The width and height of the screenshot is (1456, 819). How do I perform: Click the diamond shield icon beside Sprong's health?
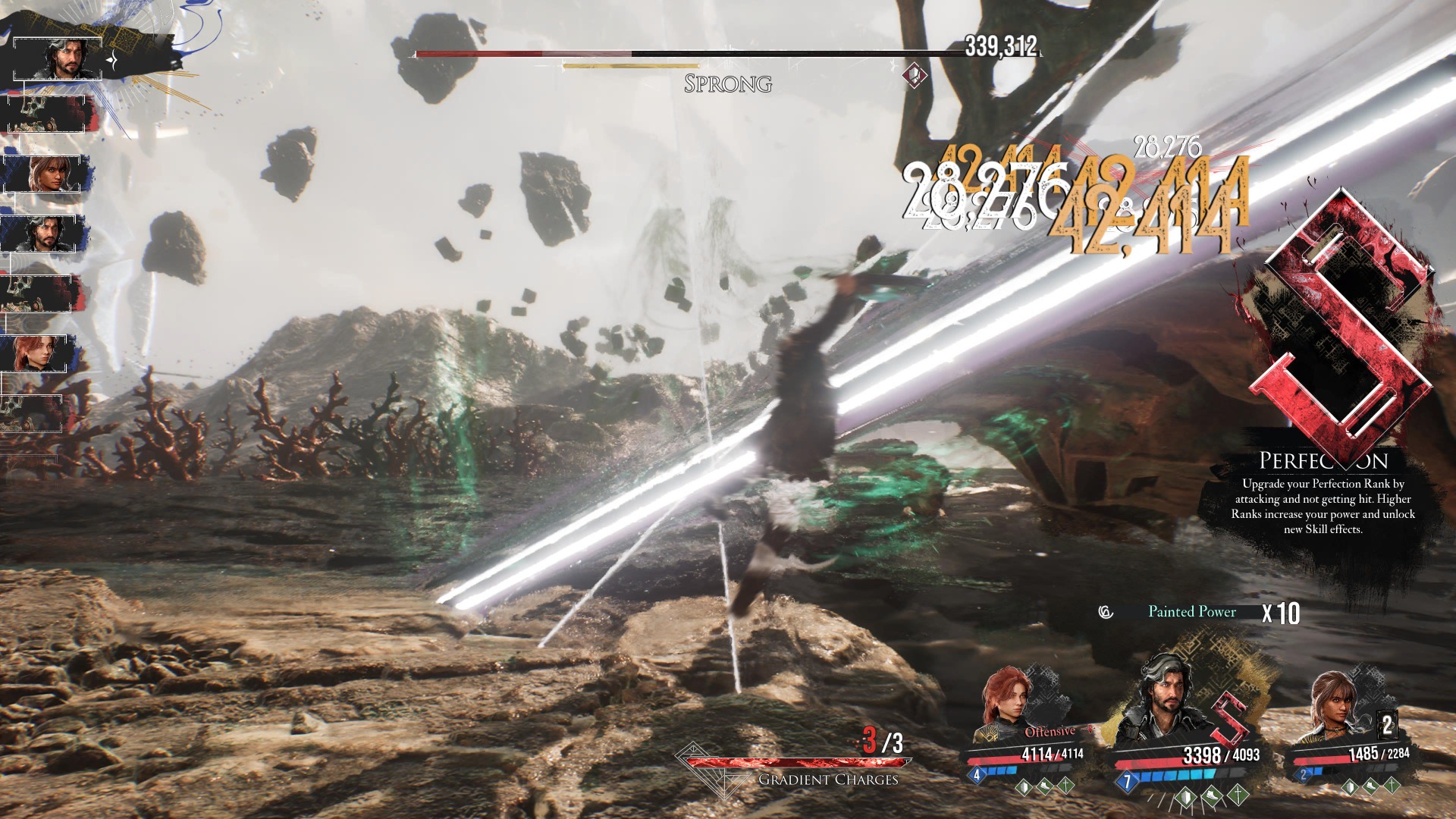(915, 75)
